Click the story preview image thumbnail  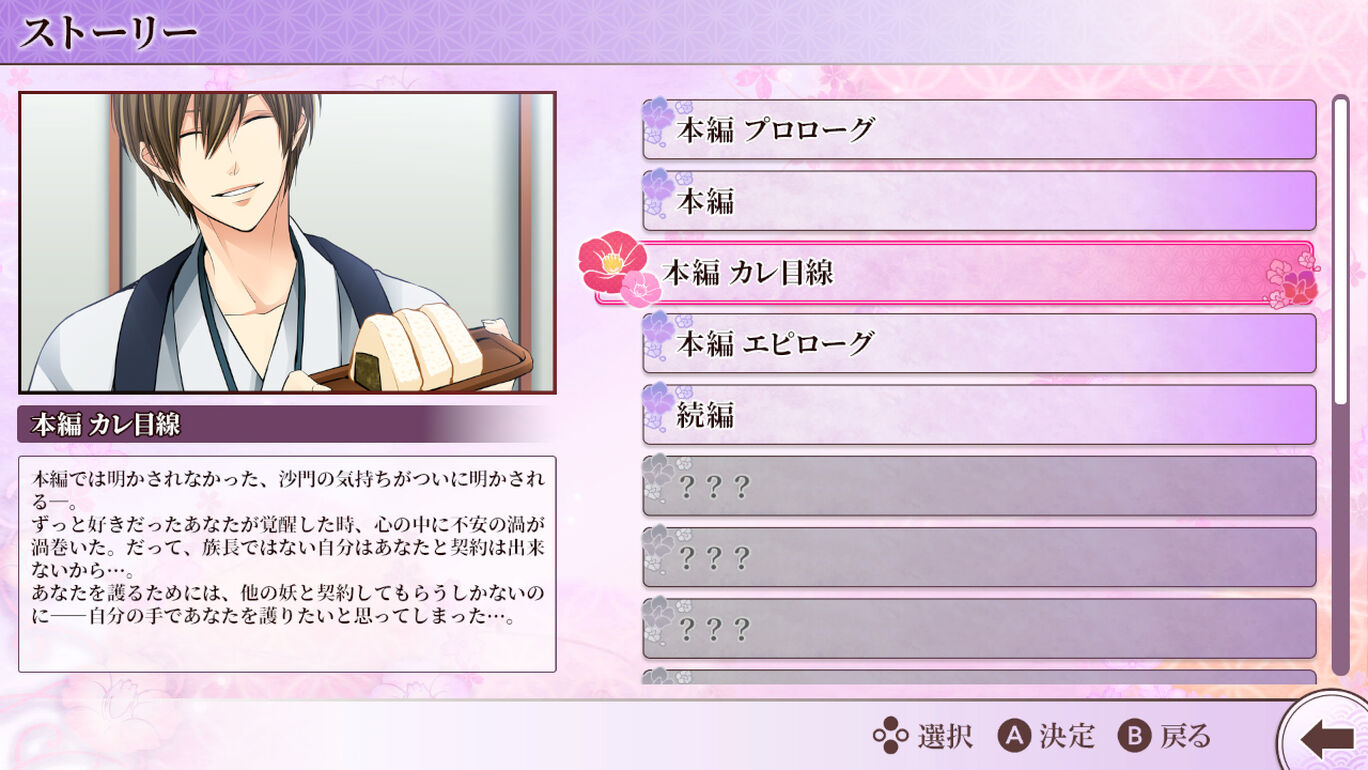tap(287, 242)
